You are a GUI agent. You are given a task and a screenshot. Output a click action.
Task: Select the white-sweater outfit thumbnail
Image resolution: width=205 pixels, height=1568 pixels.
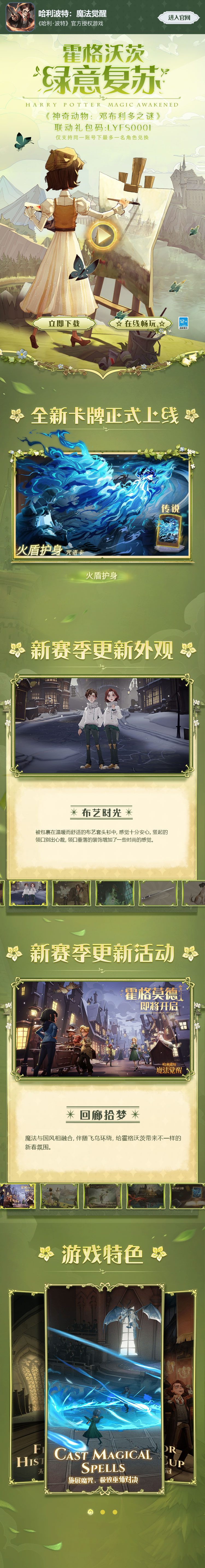tap(28, 893)
